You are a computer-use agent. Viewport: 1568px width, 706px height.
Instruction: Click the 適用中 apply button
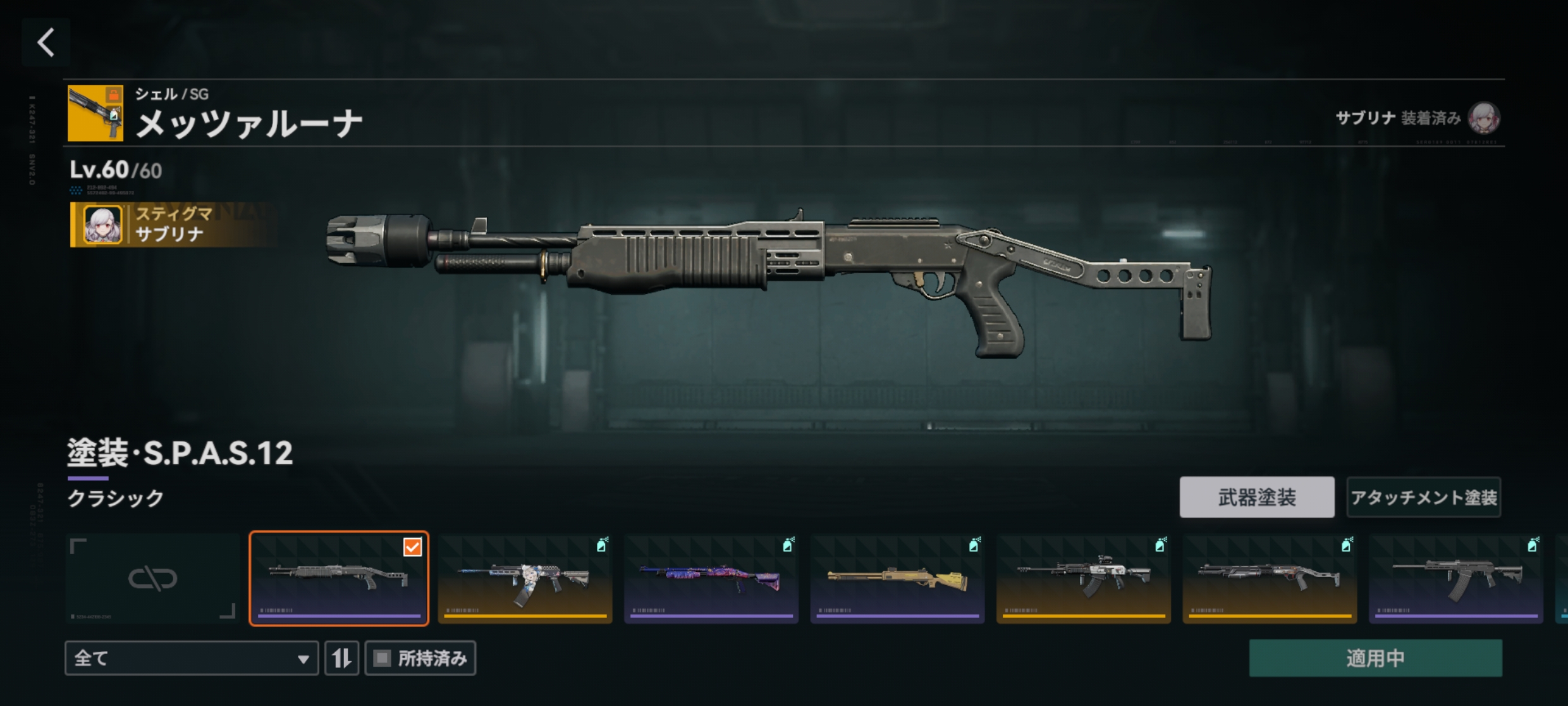(x=1375, y=658)
